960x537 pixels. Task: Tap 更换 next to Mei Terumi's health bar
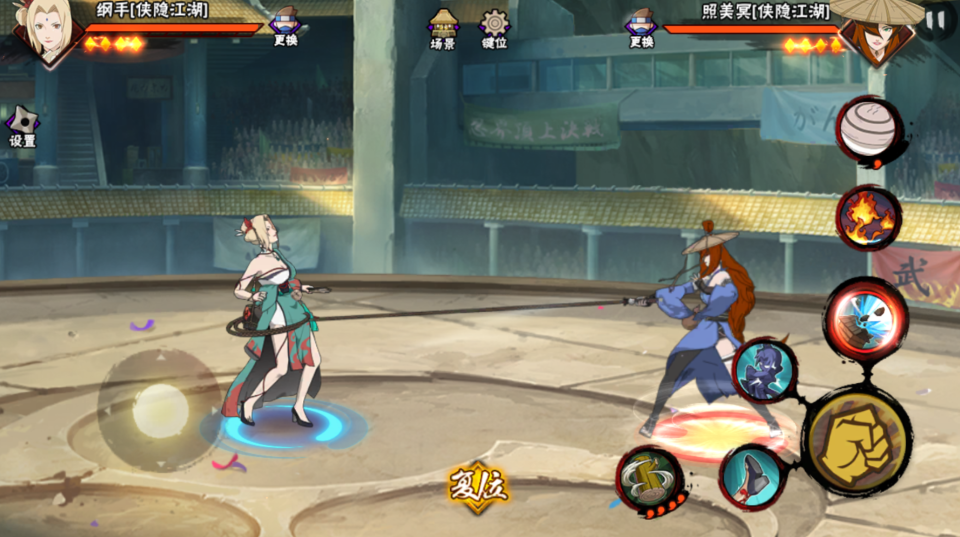coord(641,26)
